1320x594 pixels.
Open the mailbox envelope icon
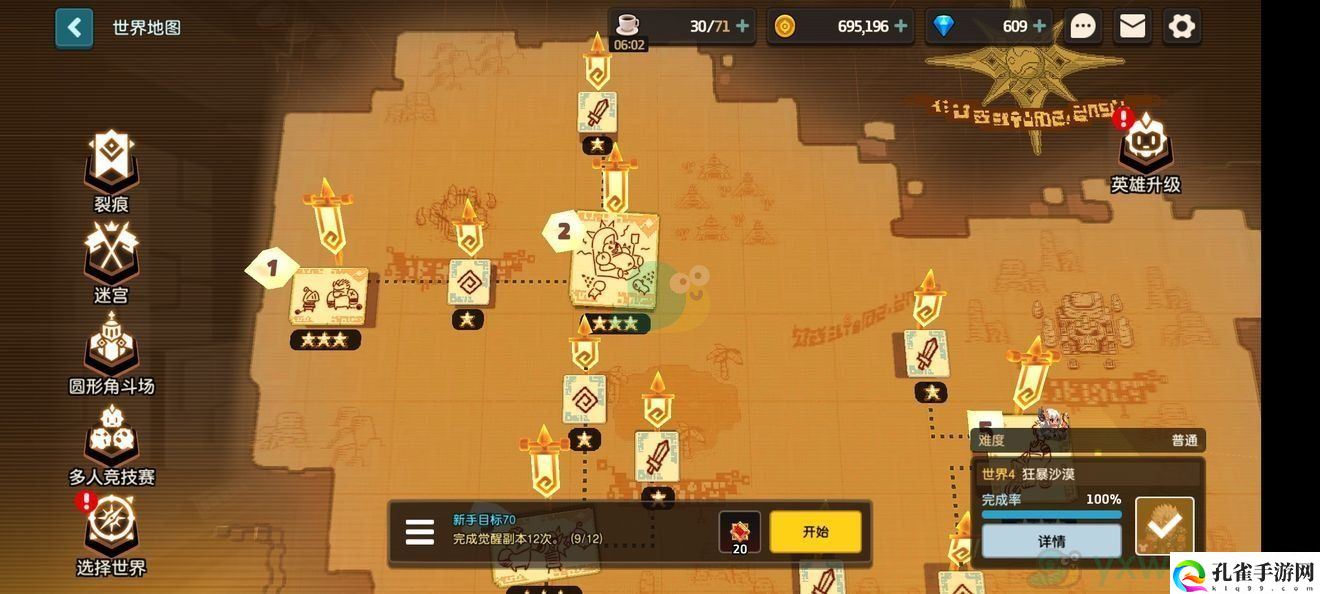pos(1132,27)
